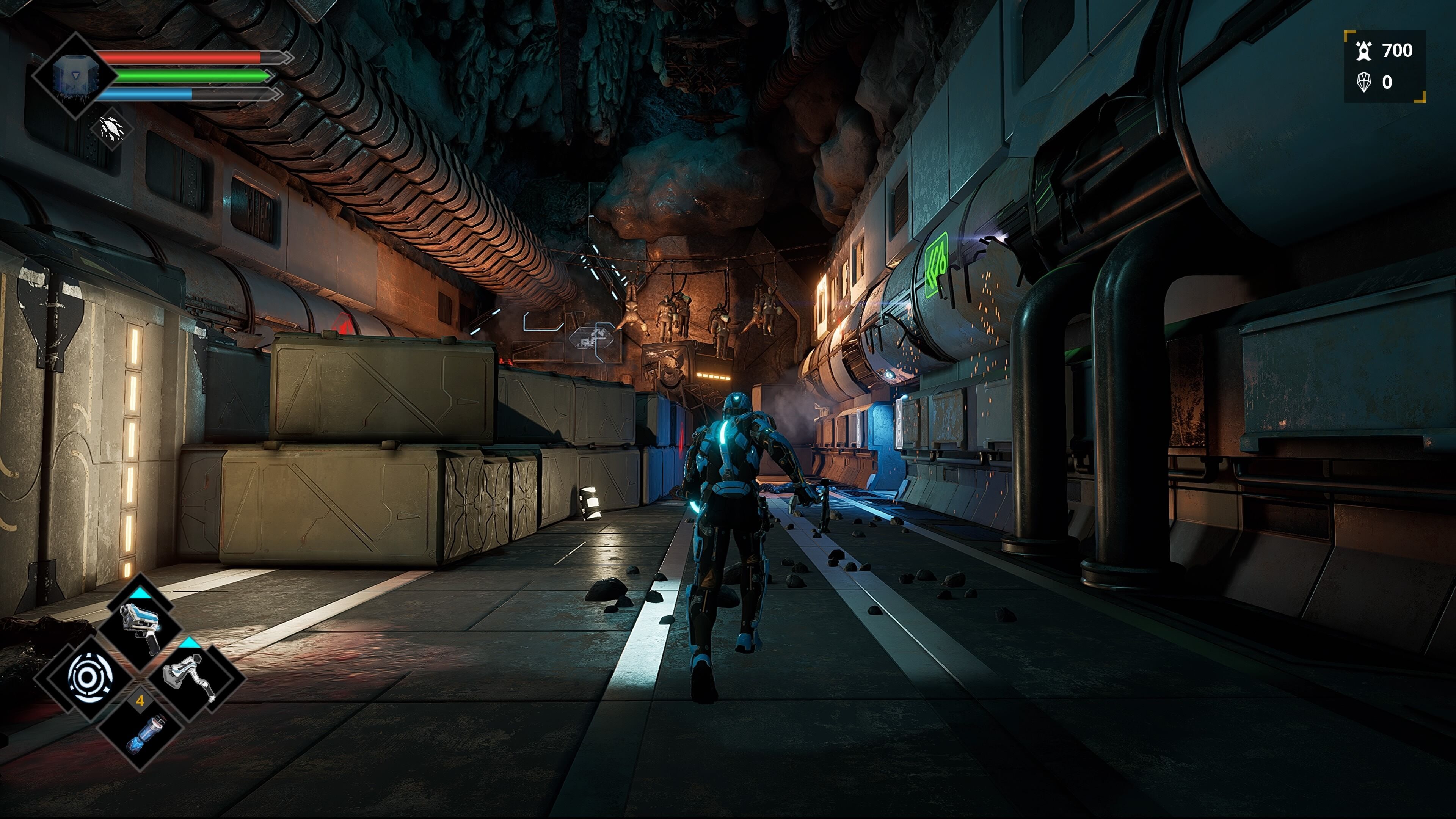The image size is (1456, 819).
Task: Click the character portrait diamond
Action: coord(76,75)
